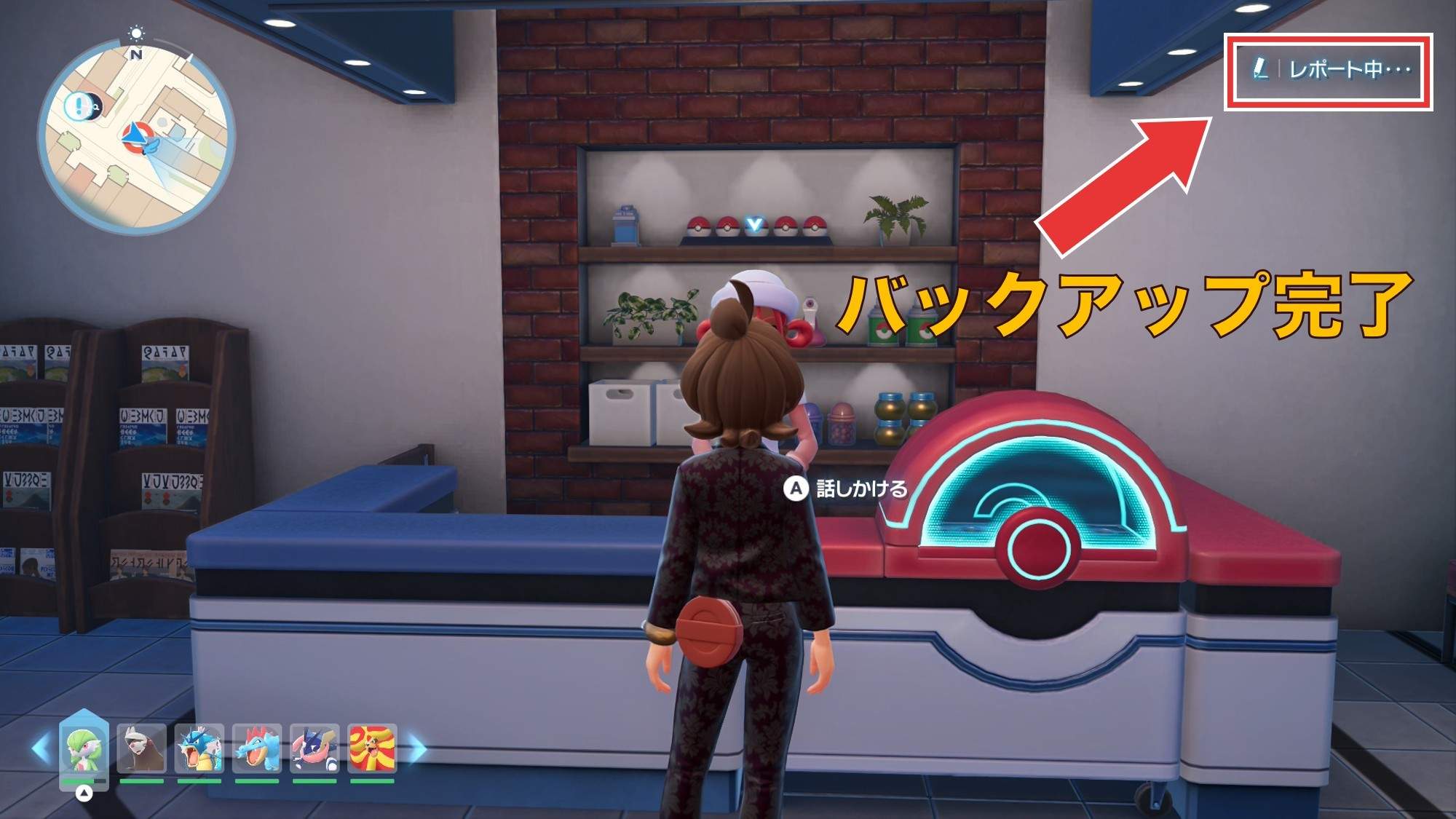Switch to Greninja in the party bar
Image resolution: width=1456 pixels, height=819 pixels.
[314, 749]
